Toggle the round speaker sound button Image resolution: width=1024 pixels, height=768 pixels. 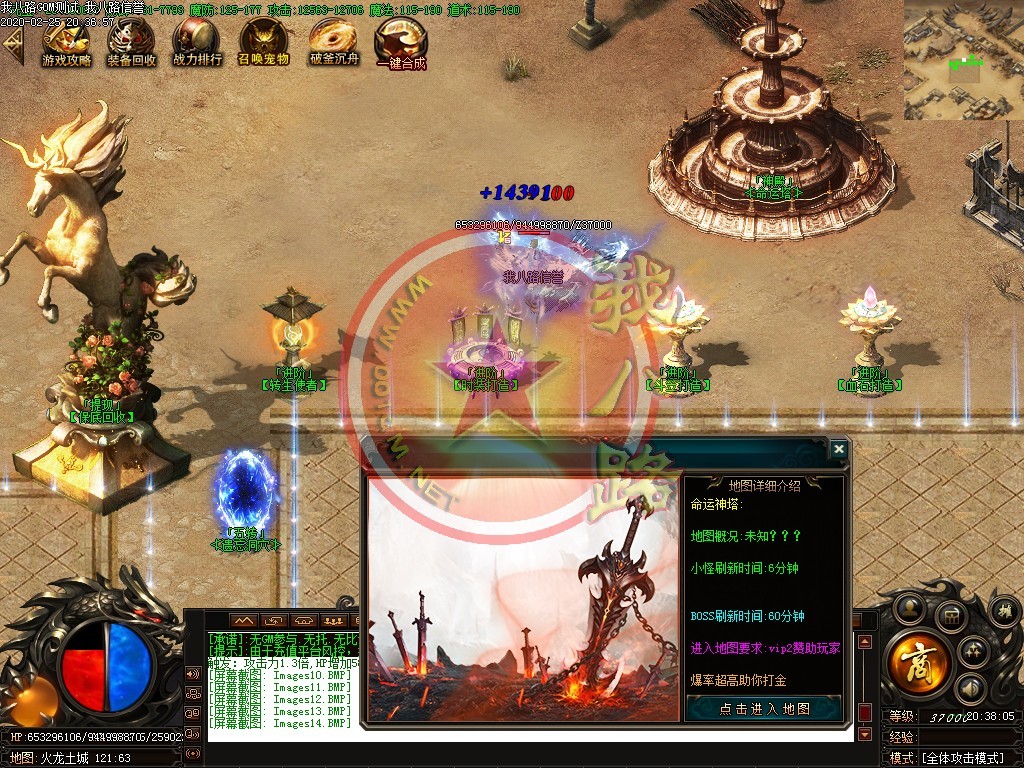(x=968, y=688)
